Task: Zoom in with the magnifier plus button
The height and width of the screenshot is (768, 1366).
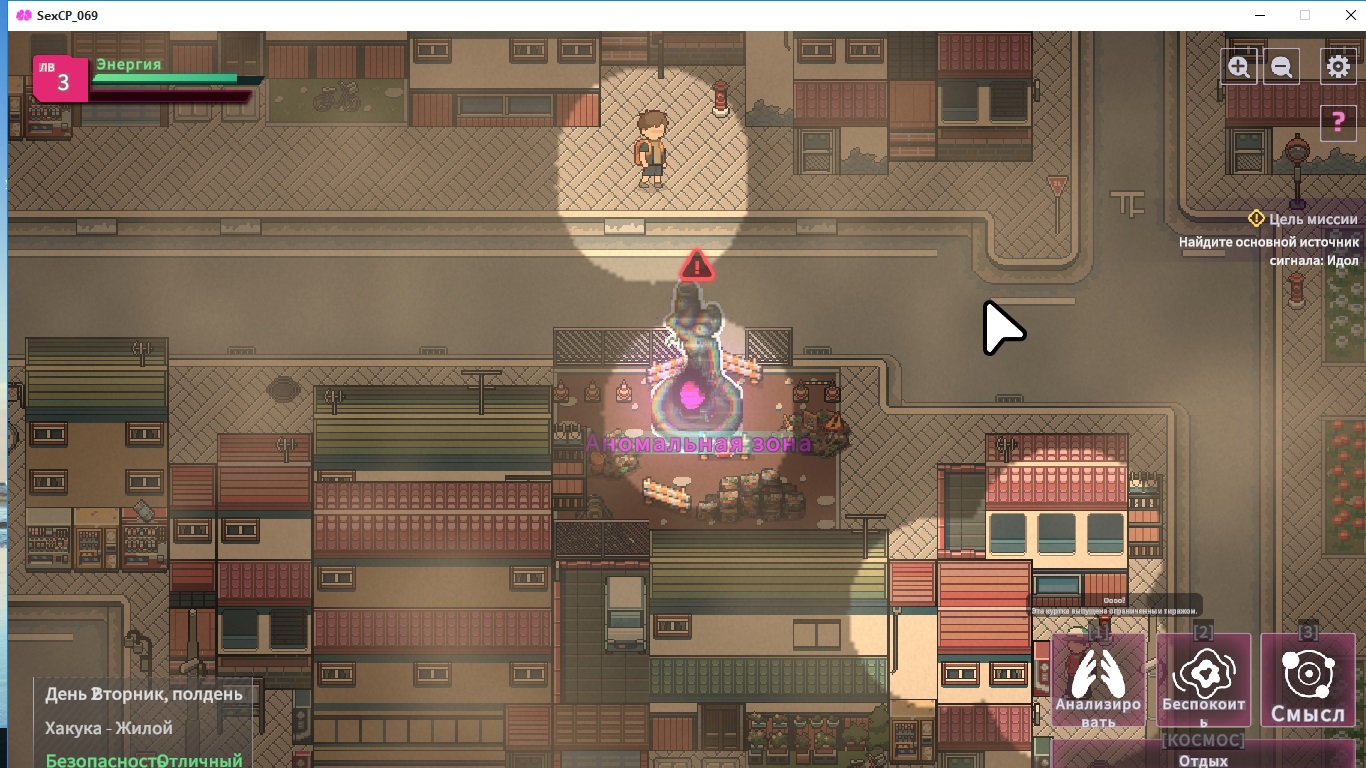Action: [1239, 67]
